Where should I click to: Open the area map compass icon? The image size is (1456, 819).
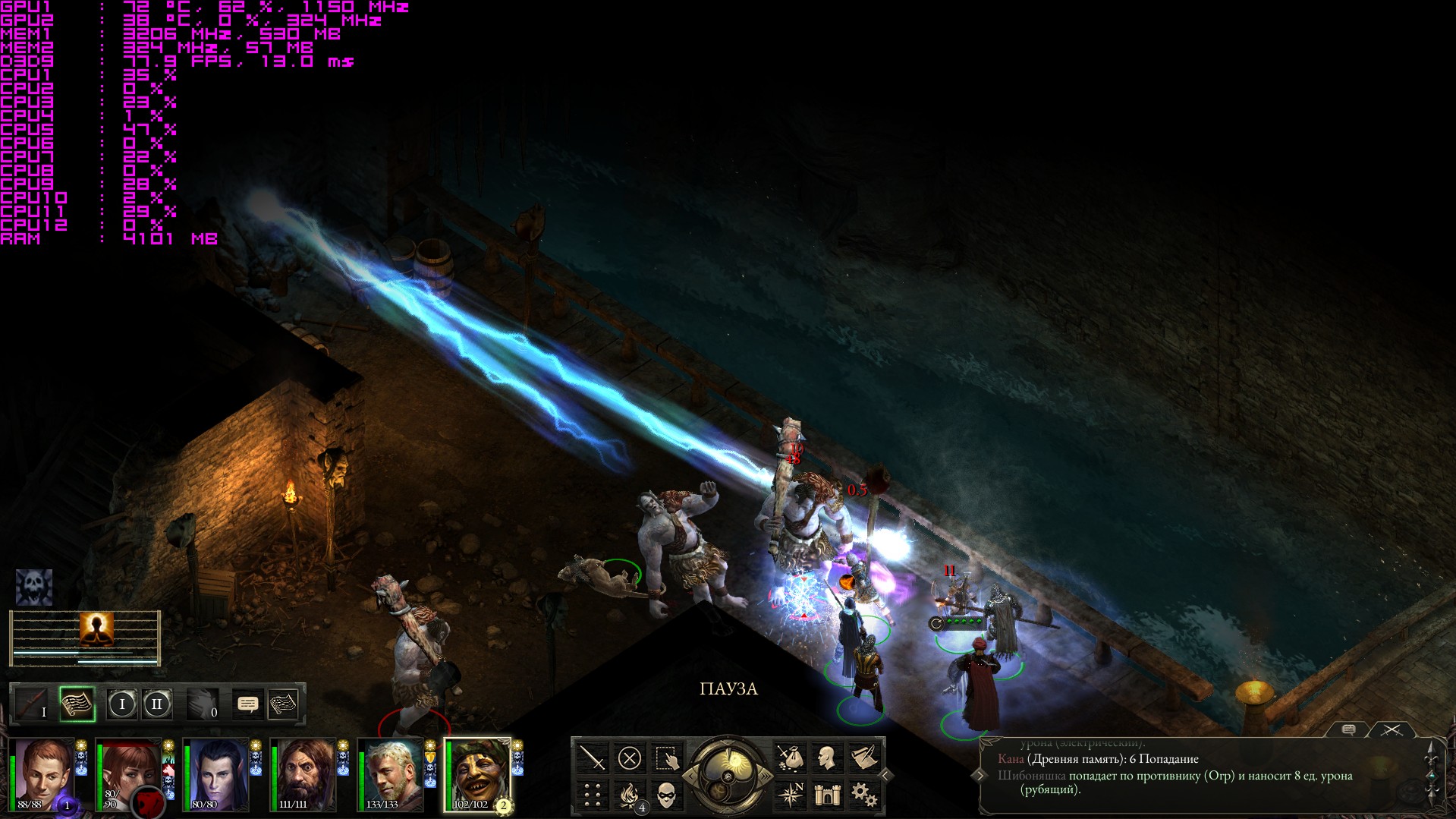pos(790,795)
